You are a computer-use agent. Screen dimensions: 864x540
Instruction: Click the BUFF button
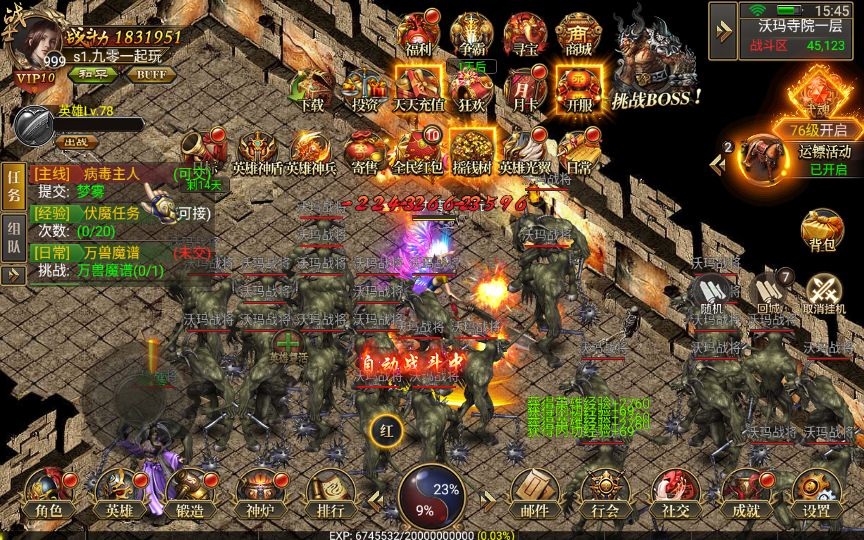click(151, 74)
